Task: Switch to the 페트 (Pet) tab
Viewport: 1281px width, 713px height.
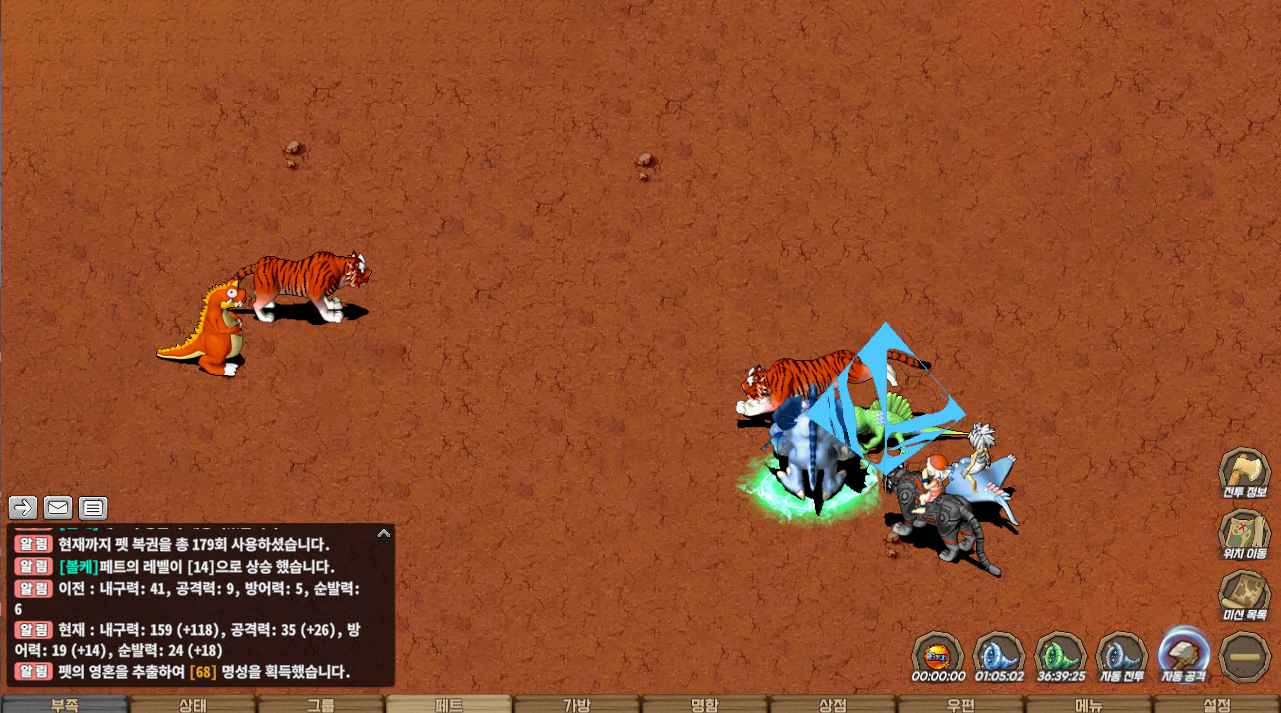Action: [x=448, y=704]
